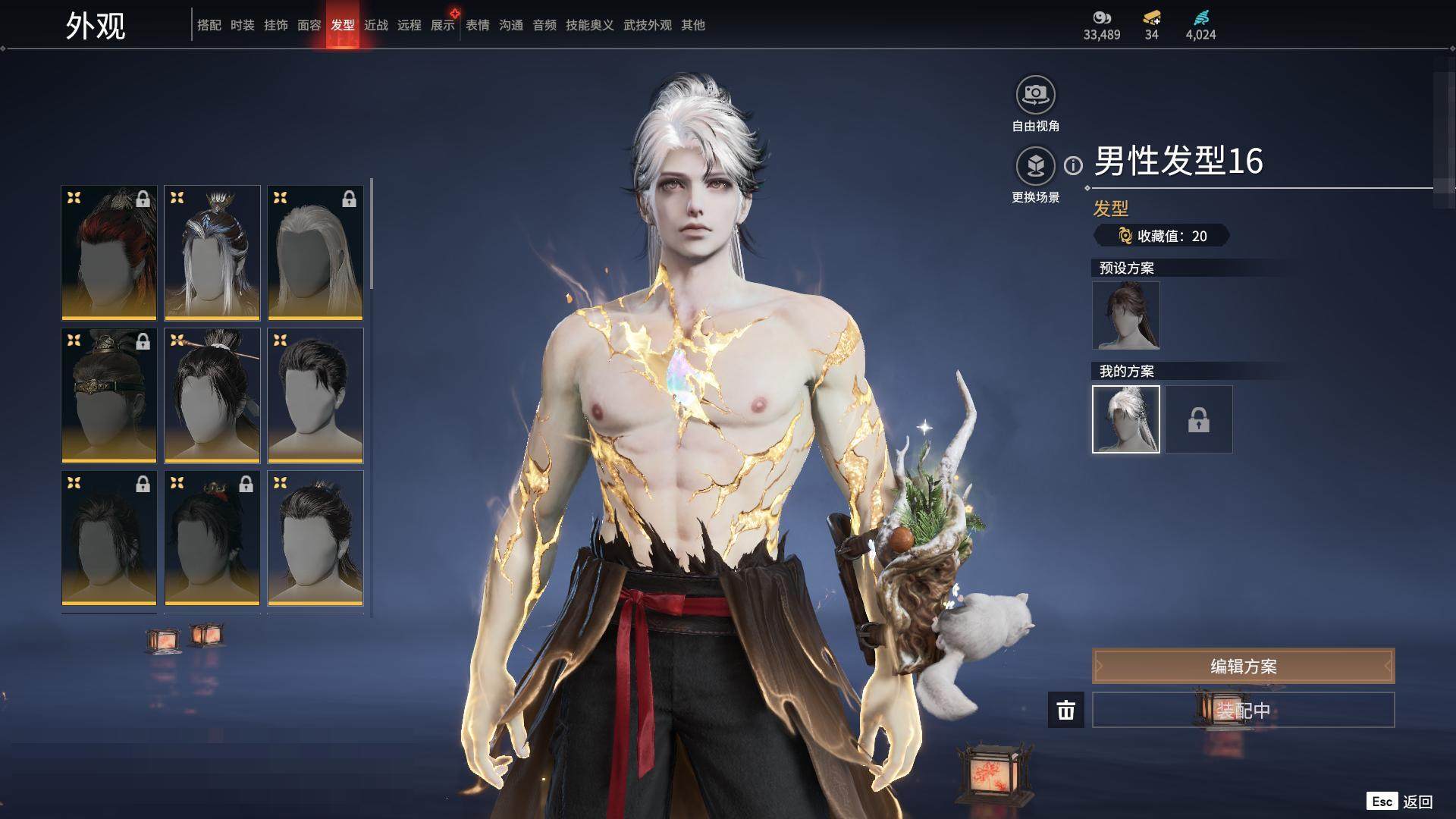Click the 编辑方案 button
1456x819 pixels.
click(x=1243, y=667)
